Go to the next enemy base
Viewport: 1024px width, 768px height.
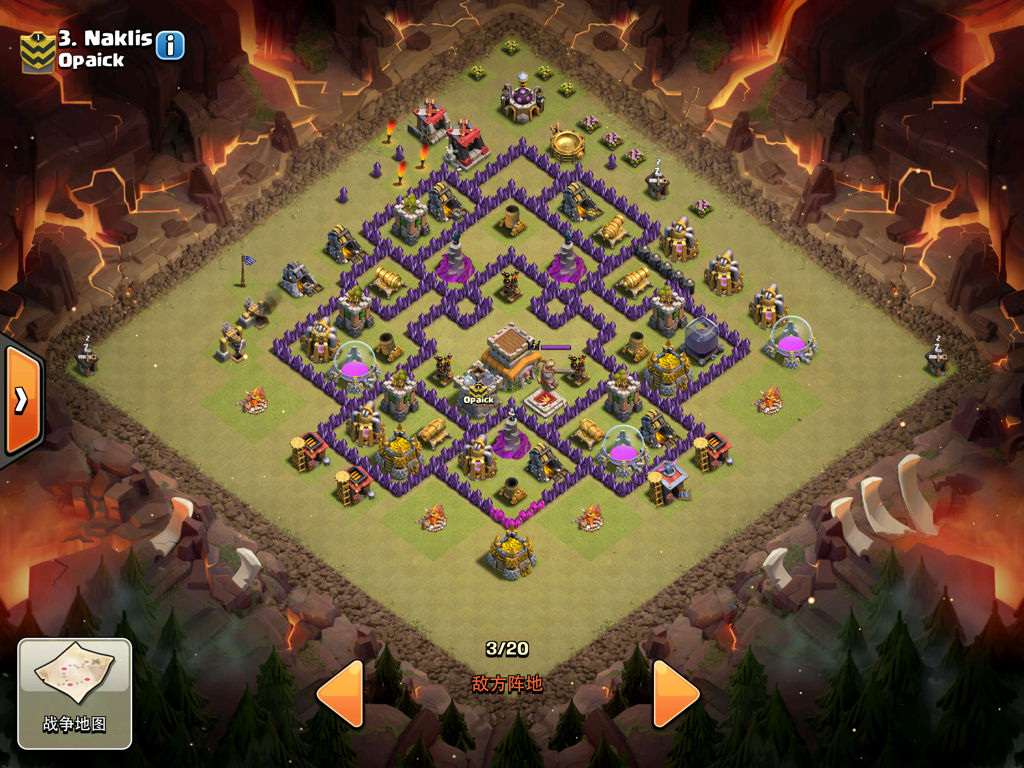pyautogui.click(x=675, y=693)
